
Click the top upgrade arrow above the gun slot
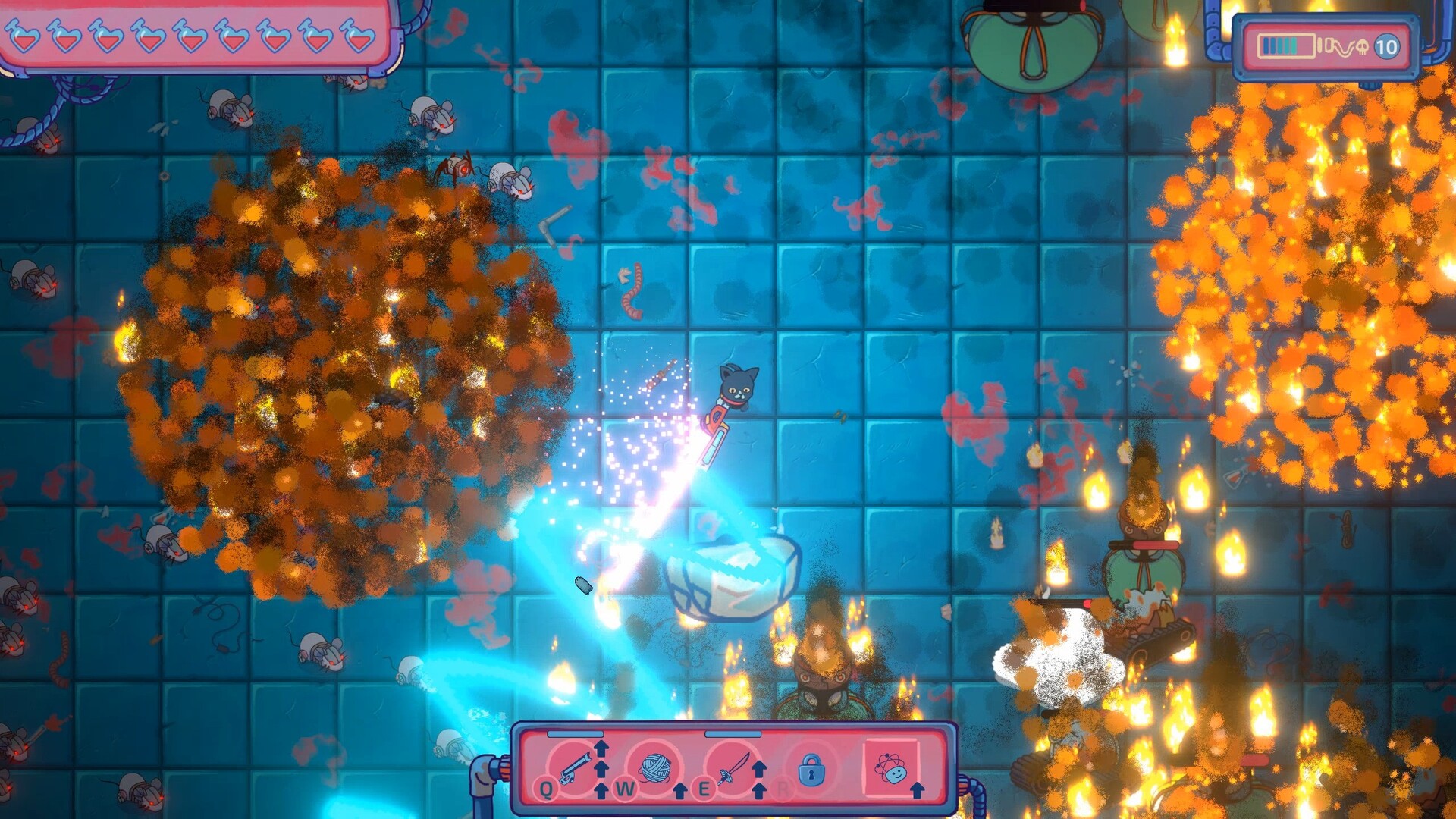tap(601, 747)
